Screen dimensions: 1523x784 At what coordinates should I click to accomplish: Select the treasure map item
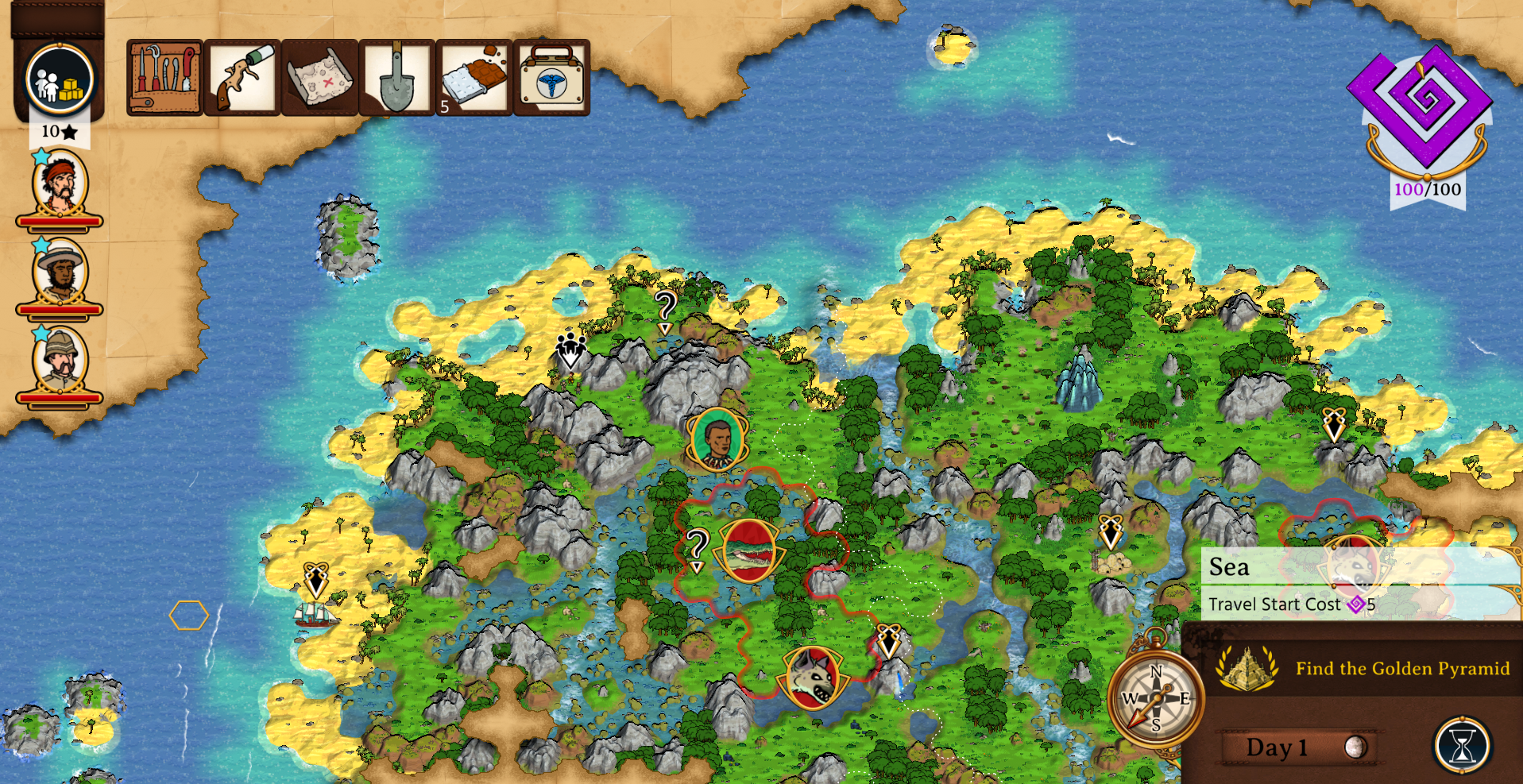[319, 78]
